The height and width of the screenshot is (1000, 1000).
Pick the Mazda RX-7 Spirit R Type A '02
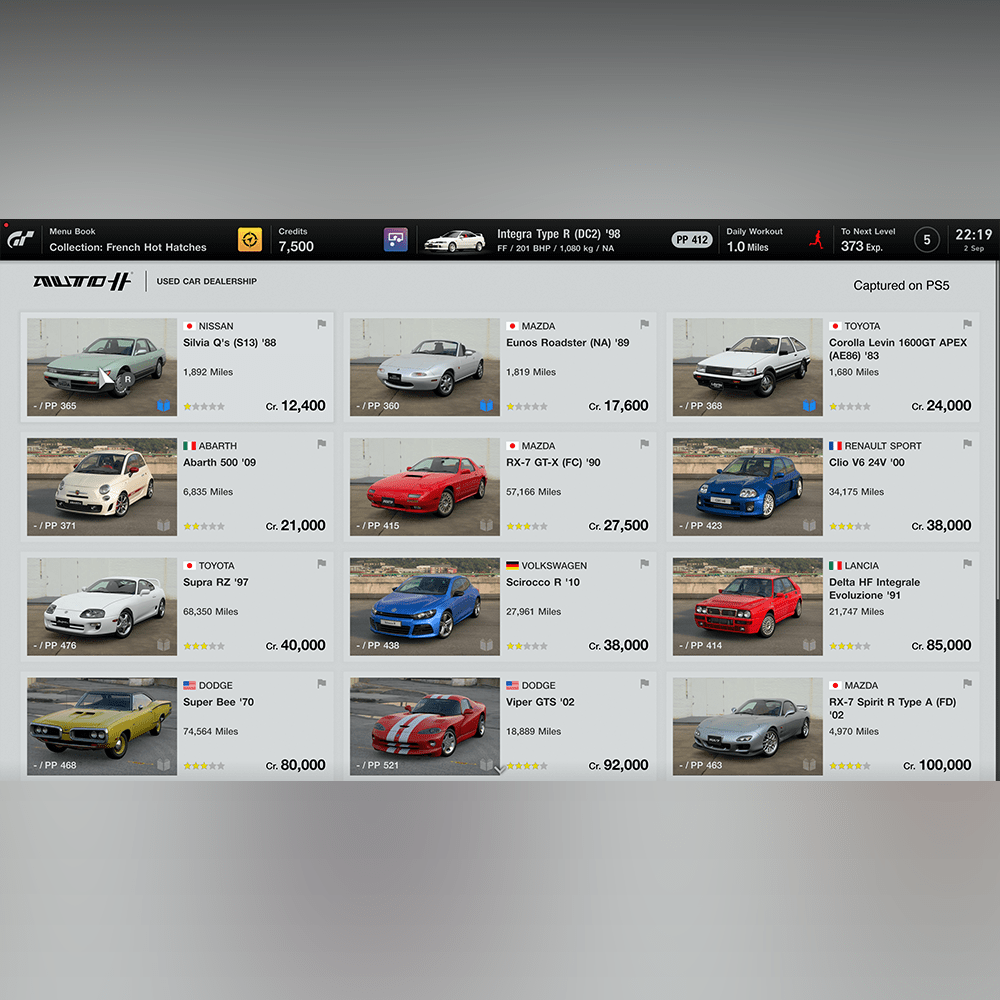point(823,725)
